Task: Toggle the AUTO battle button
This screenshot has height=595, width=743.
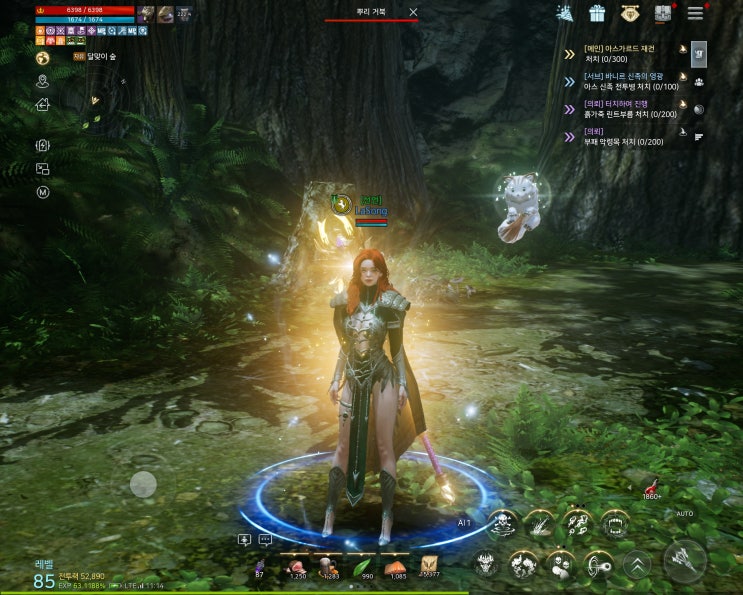Action: 684,514
